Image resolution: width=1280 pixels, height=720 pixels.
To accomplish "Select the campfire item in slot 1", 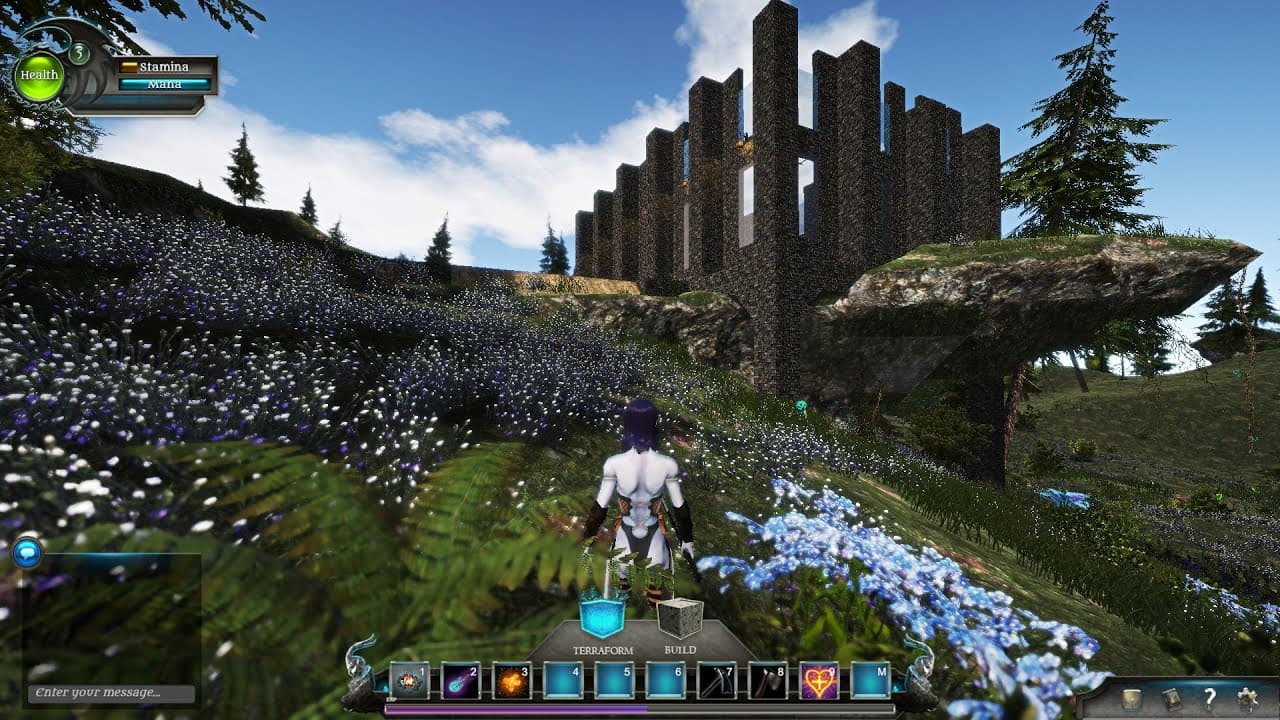I will [409, 681].
